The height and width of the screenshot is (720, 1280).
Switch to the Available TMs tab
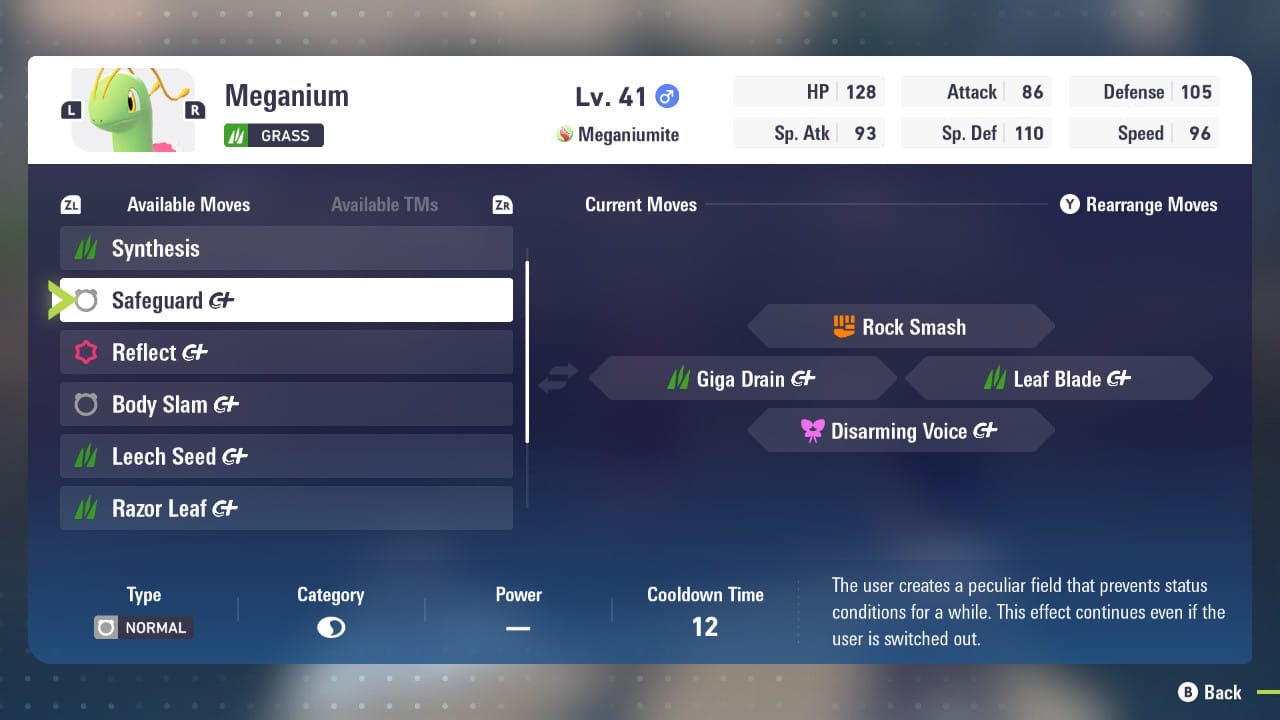point(384,204)
